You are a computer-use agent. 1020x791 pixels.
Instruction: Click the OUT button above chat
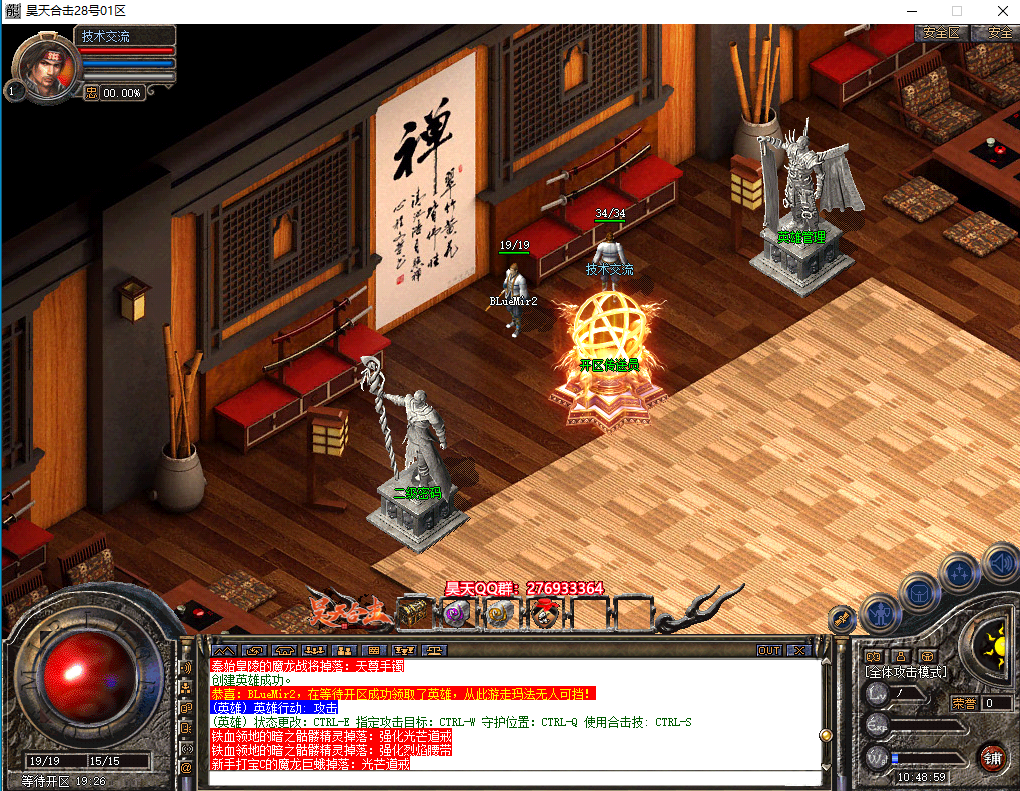pyautogui.click(x=769, y=650)
